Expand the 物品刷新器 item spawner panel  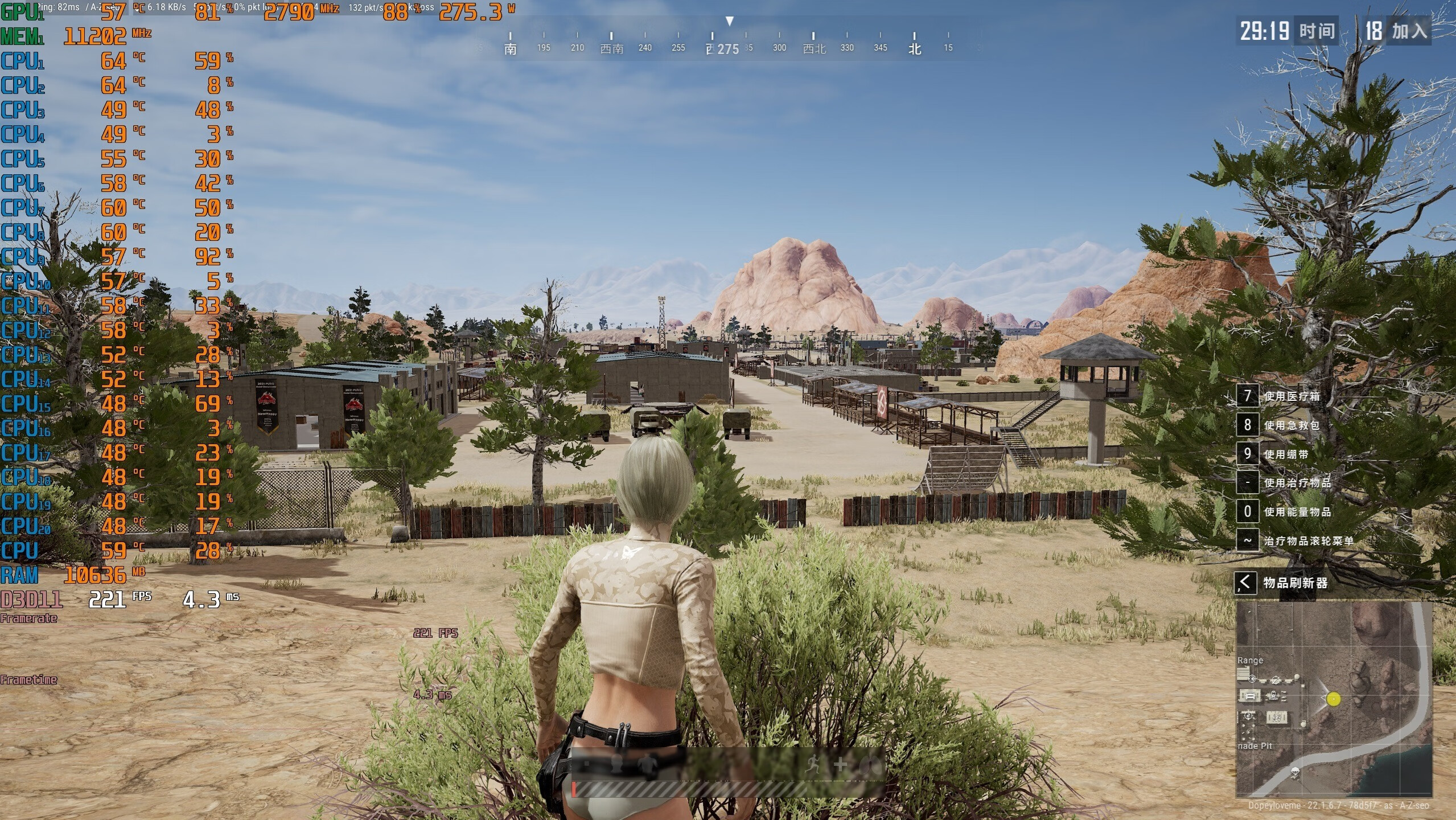(x=1245, y=583)
